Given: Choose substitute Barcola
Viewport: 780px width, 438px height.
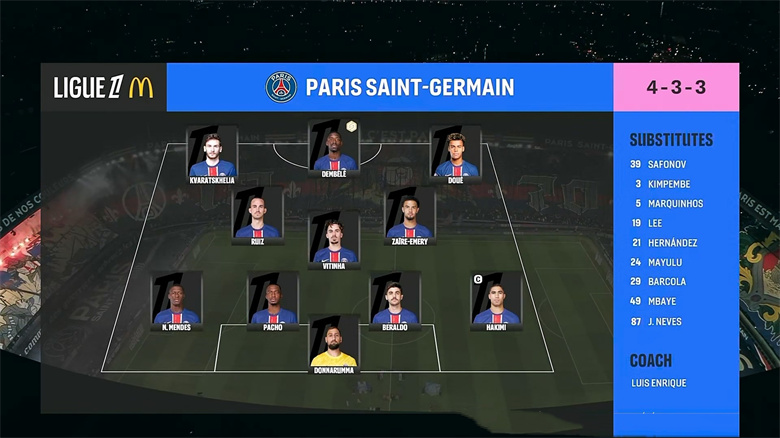Looking at the screenshot, I should 667,282.
